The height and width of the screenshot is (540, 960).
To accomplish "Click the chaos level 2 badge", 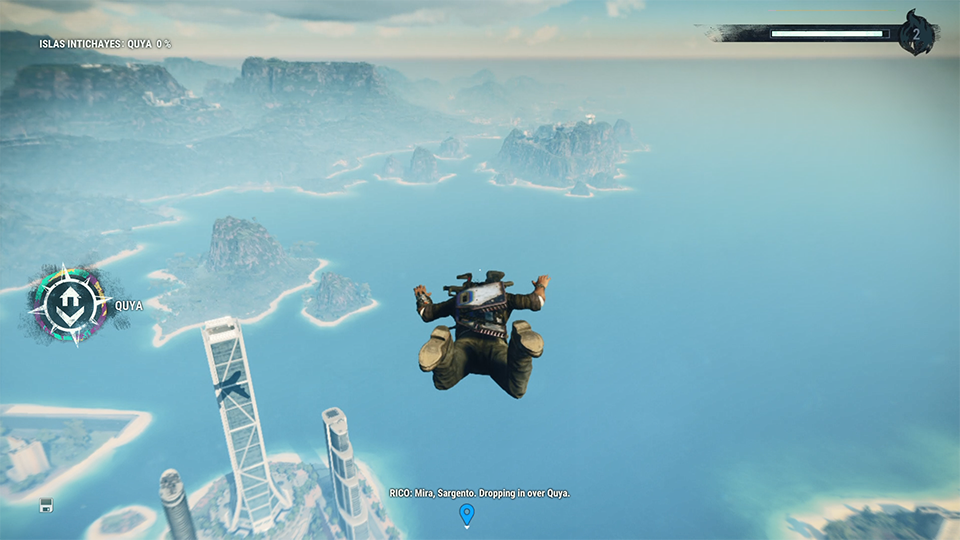I will point(915,35).
